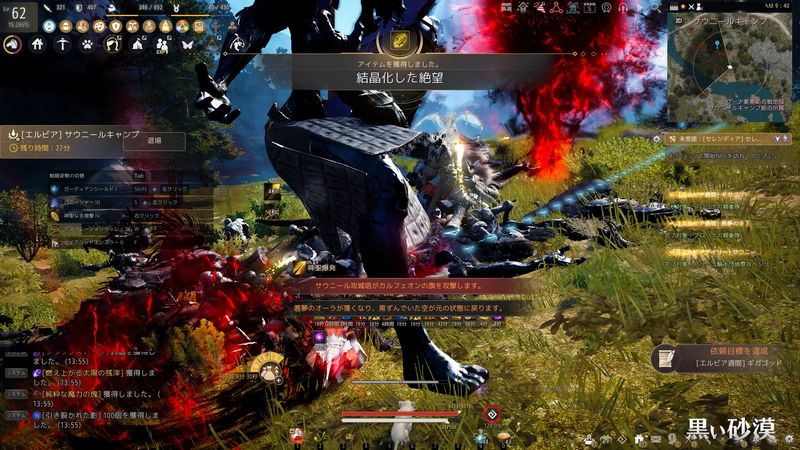Select the house icon in the top-left row
Viewport: 800px width, 450px height.
click(38, 44)
